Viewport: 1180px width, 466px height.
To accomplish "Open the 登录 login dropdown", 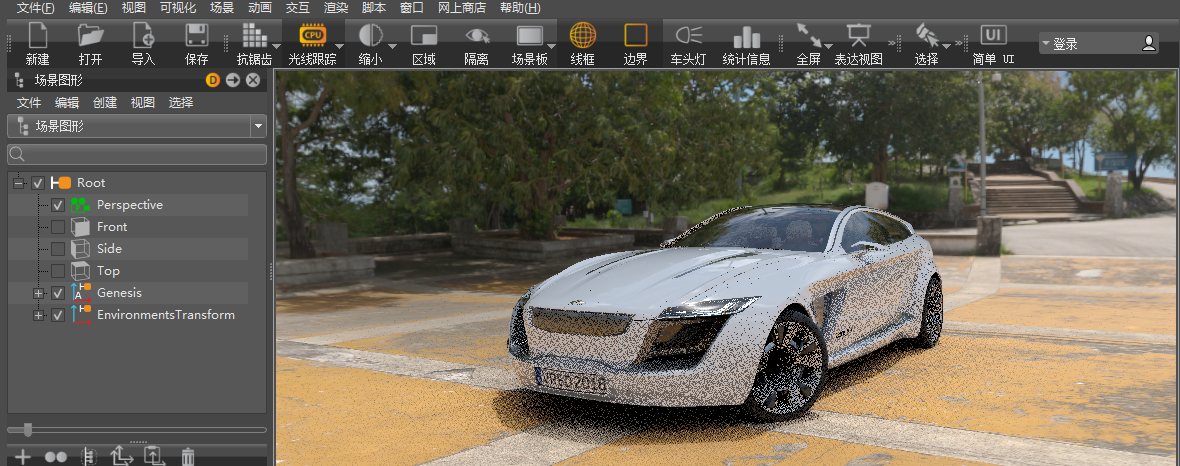I will 1098,44.
